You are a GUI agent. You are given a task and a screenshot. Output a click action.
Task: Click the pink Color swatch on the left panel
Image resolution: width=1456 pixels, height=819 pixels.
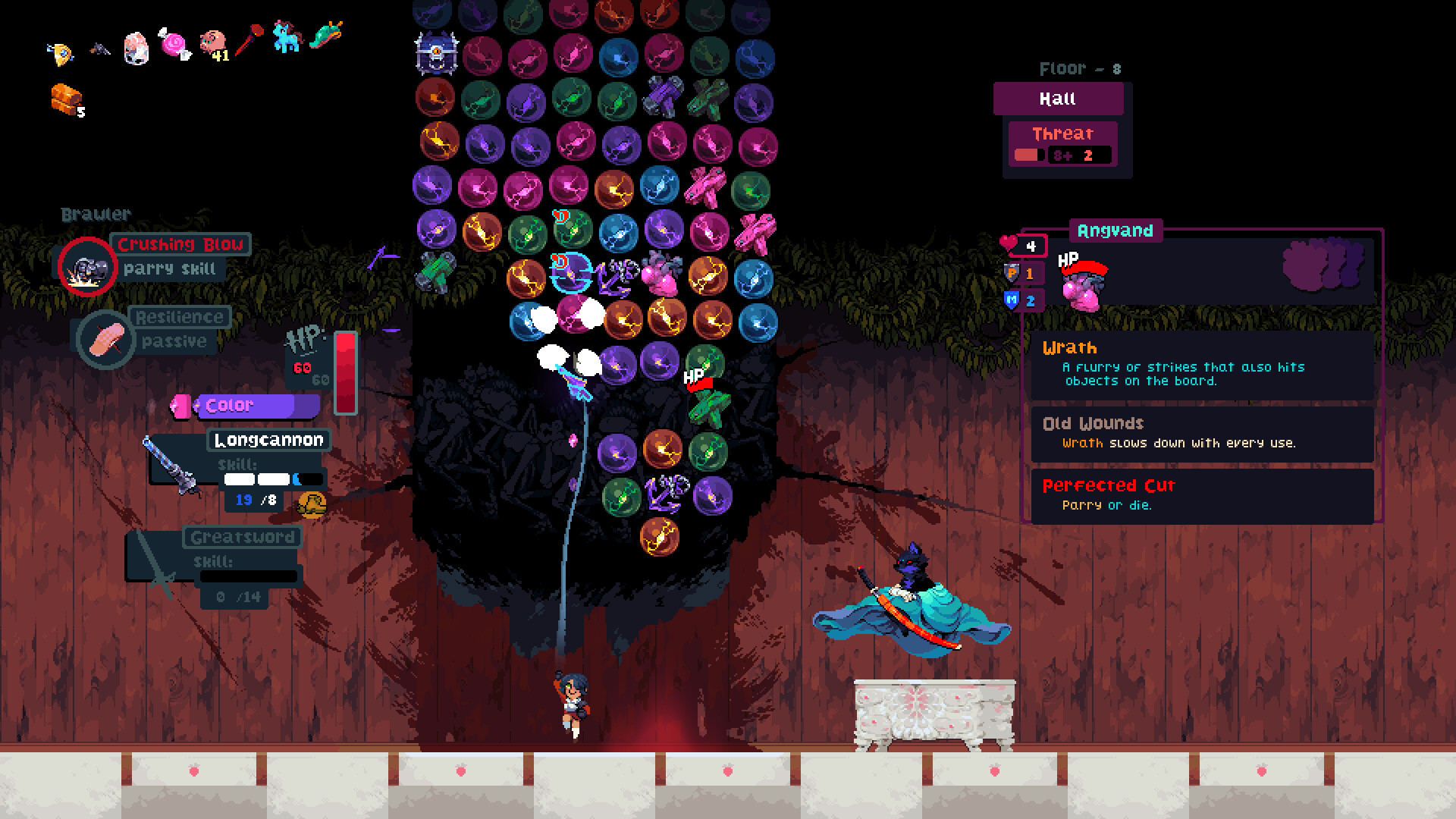[182, 405]
